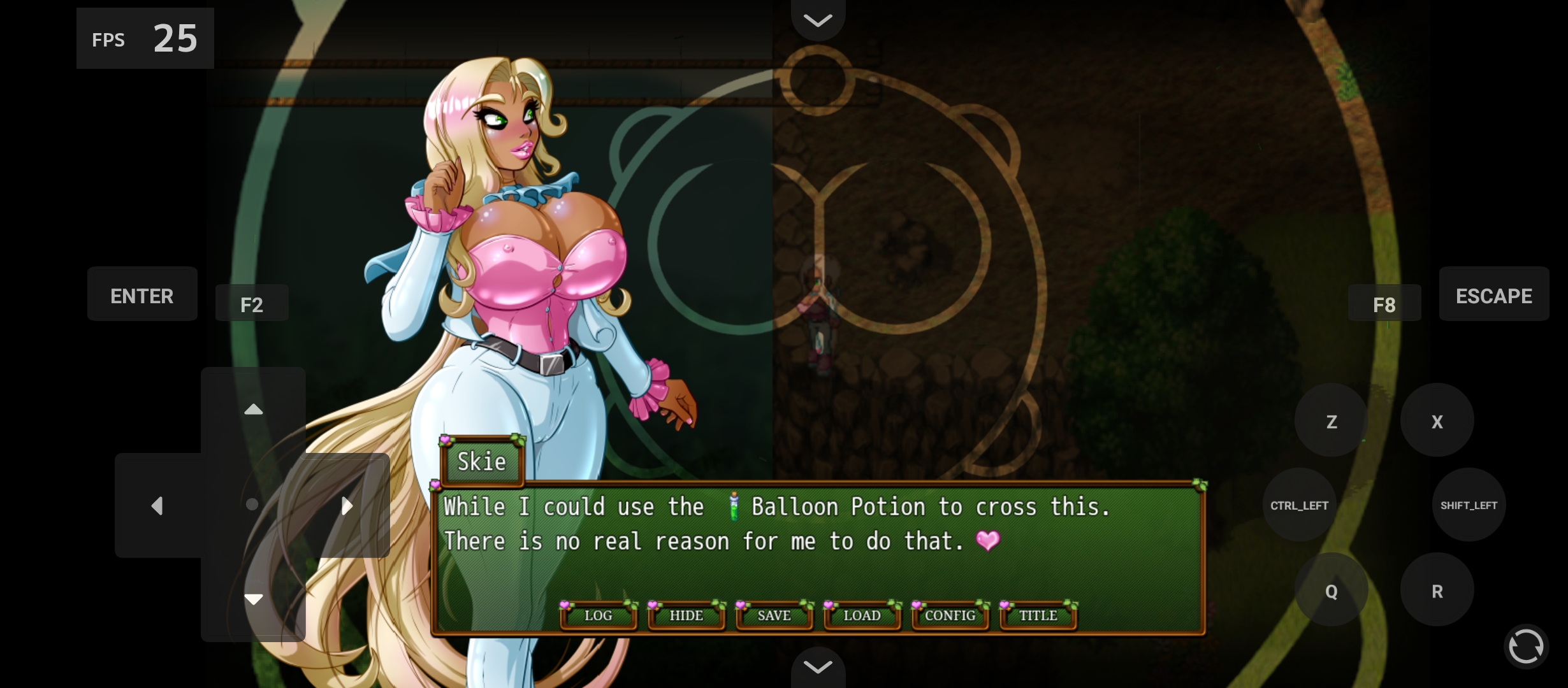The image size is (1568, 688).
Task: Tap the round X button
Action: (x=1437, y=421)
